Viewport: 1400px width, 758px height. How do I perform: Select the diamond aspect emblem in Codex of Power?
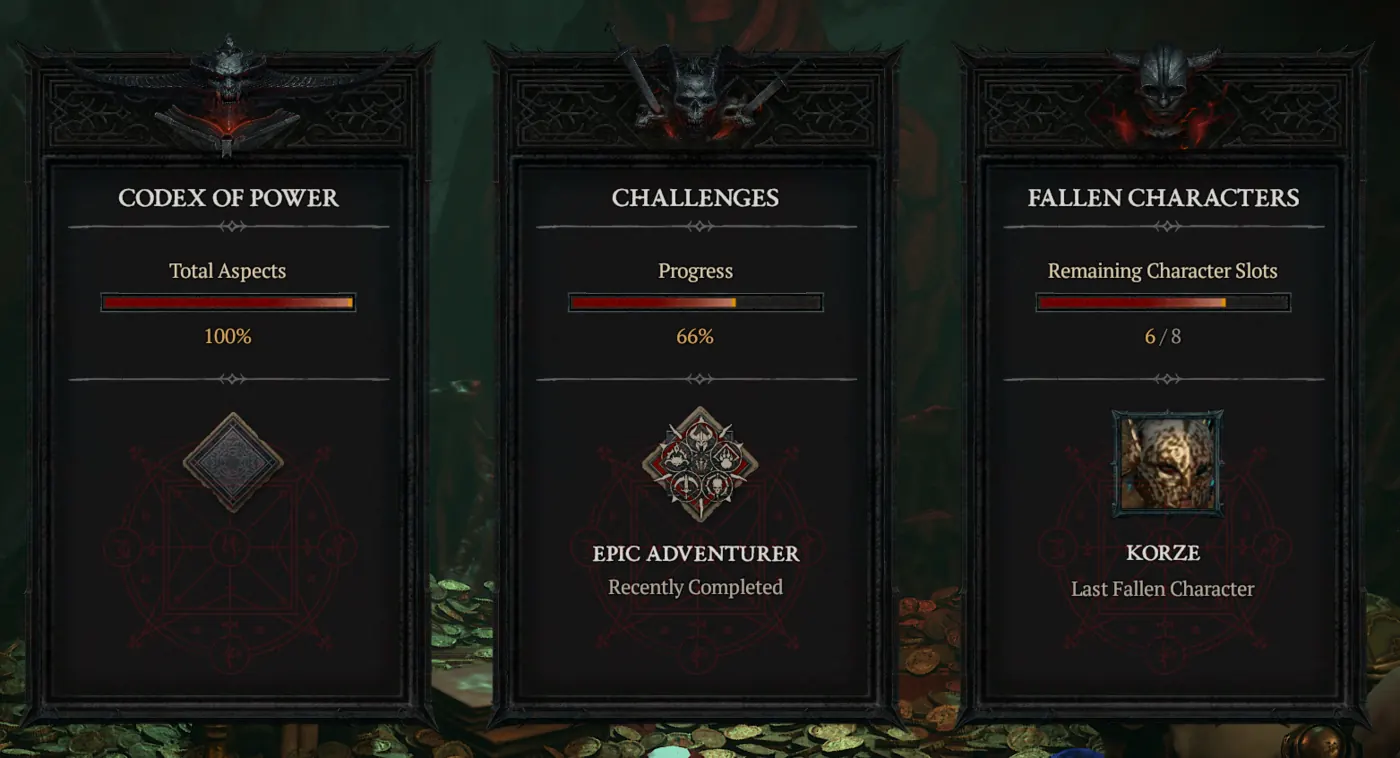click(x=228, y=462)
